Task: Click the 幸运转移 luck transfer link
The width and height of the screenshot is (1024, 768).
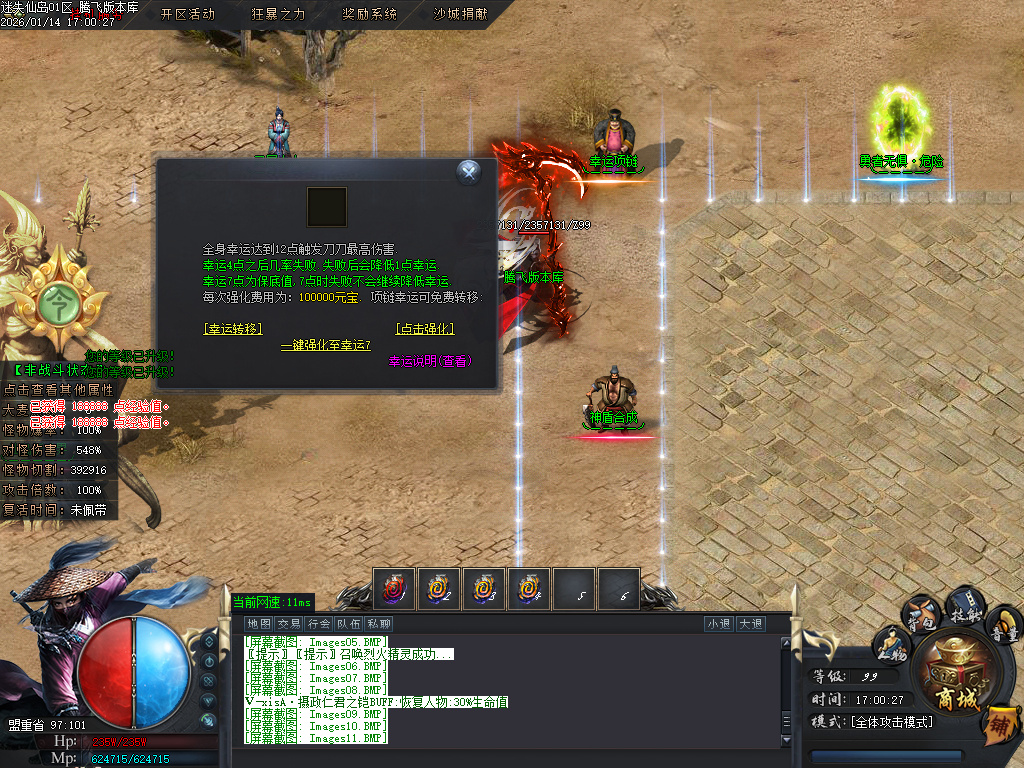Action: (x=232, y=329)
